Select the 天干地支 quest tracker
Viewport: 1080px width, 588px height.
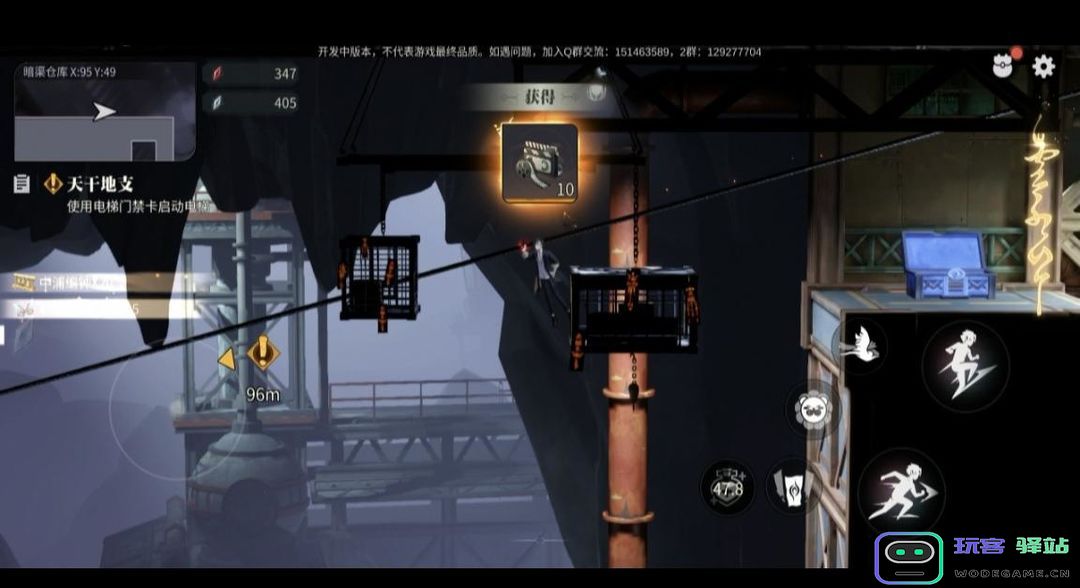tap(100, 184)
